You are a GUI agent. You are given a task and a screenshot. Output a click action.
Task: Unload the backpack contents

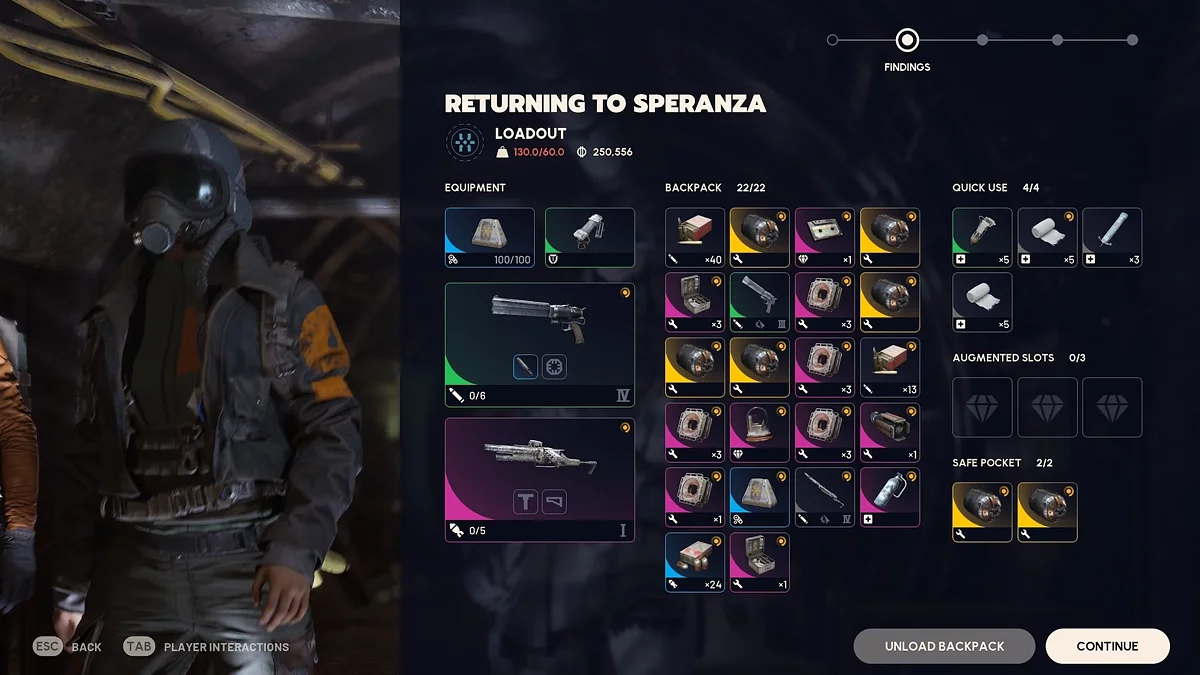(x=944, y=646)
